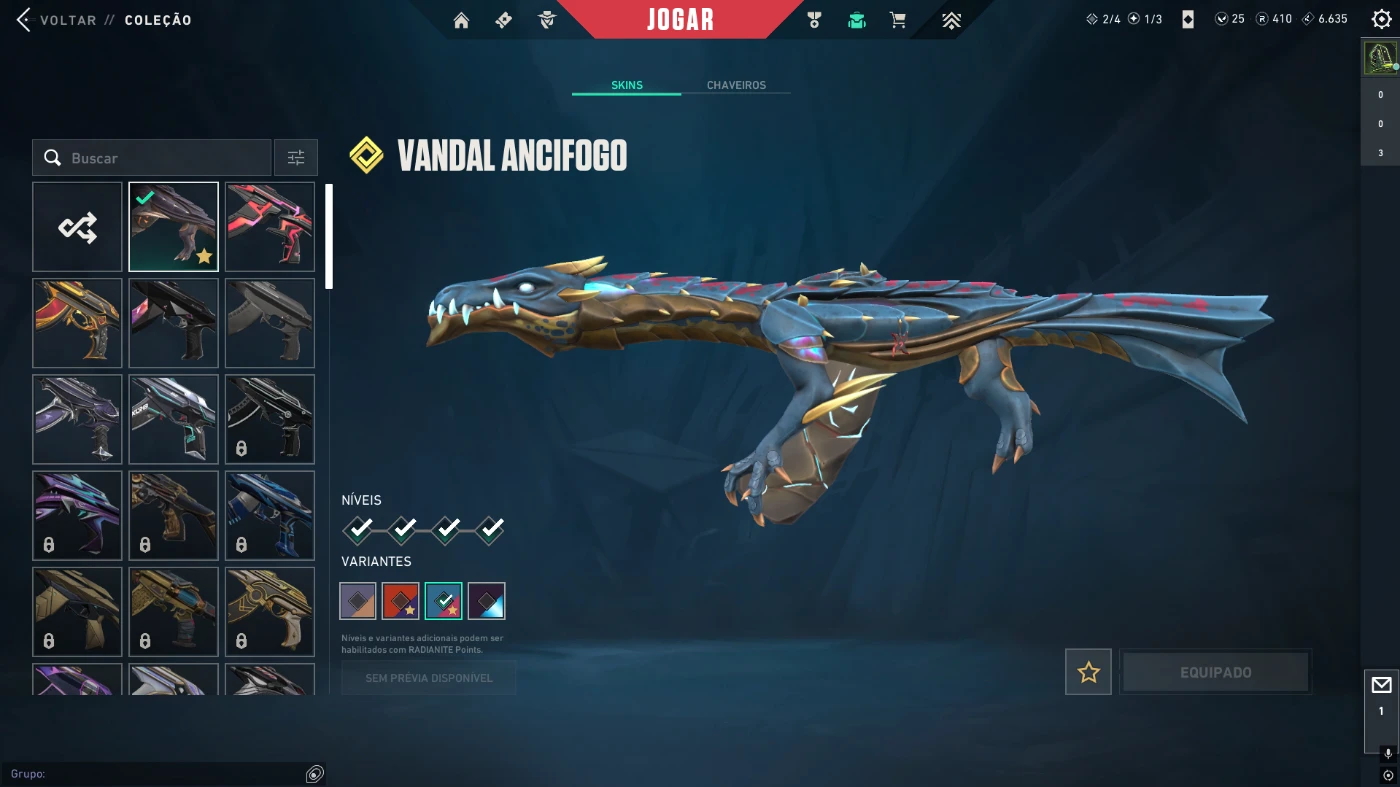Screen dimensions: 1400x787
Task: Click the Grupo chat input box
Action: (x=160, y=774)
